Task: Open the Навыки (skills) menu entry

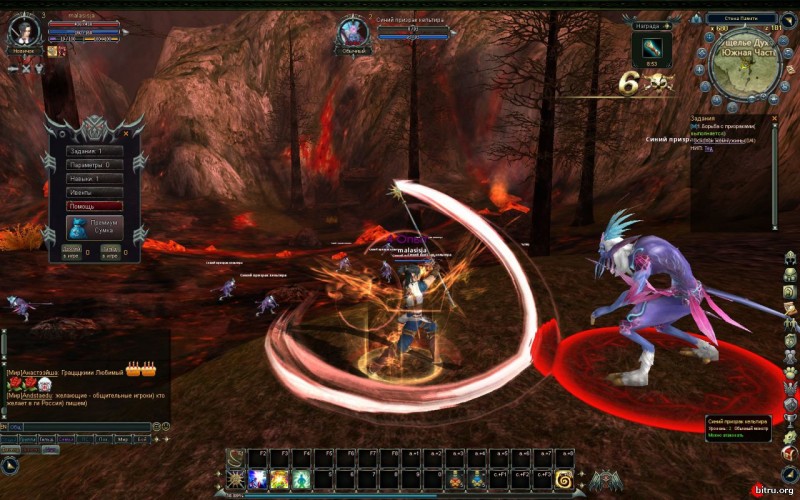Action: click(x=94, y=178)
